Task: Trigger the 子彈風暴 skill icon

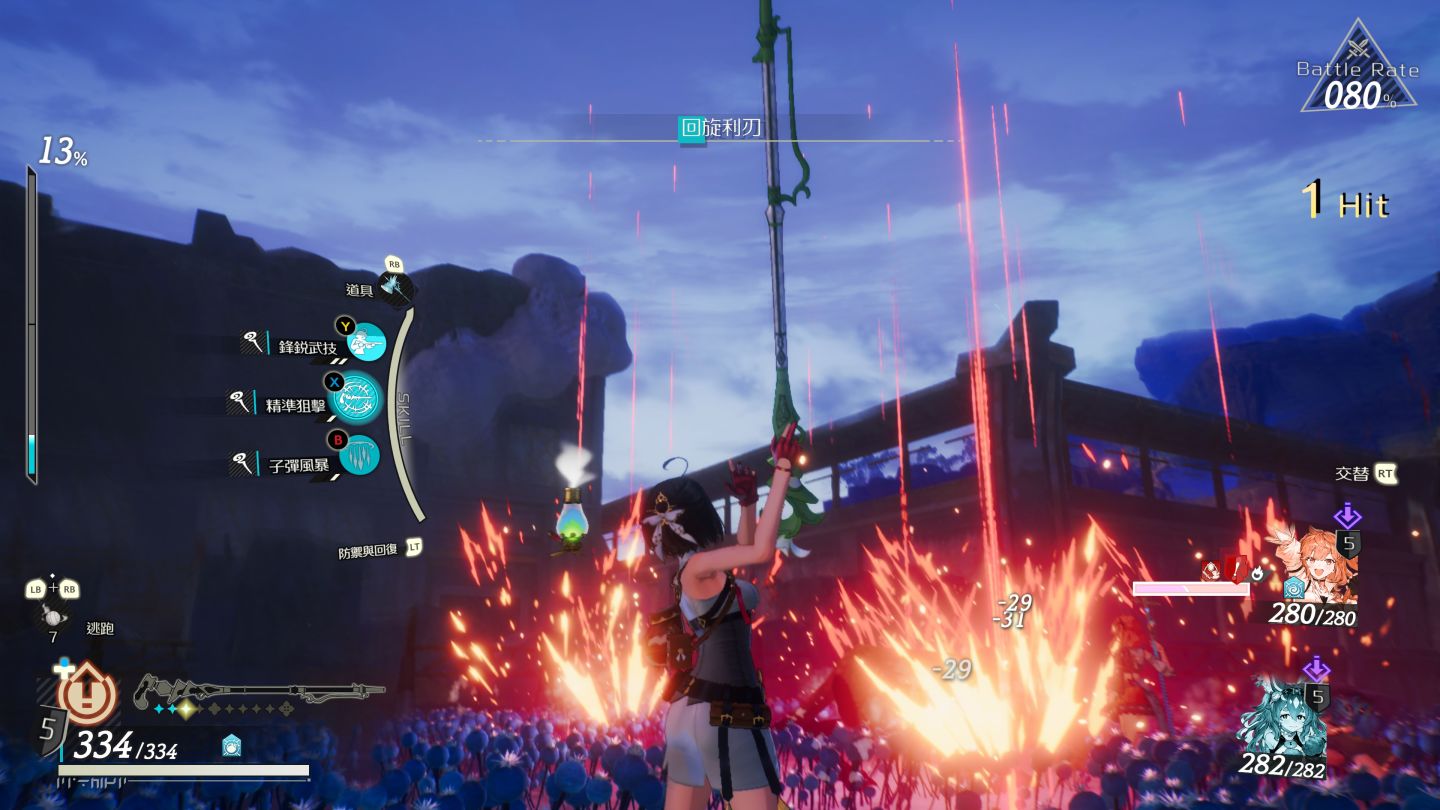Action: tap(359, 457)
